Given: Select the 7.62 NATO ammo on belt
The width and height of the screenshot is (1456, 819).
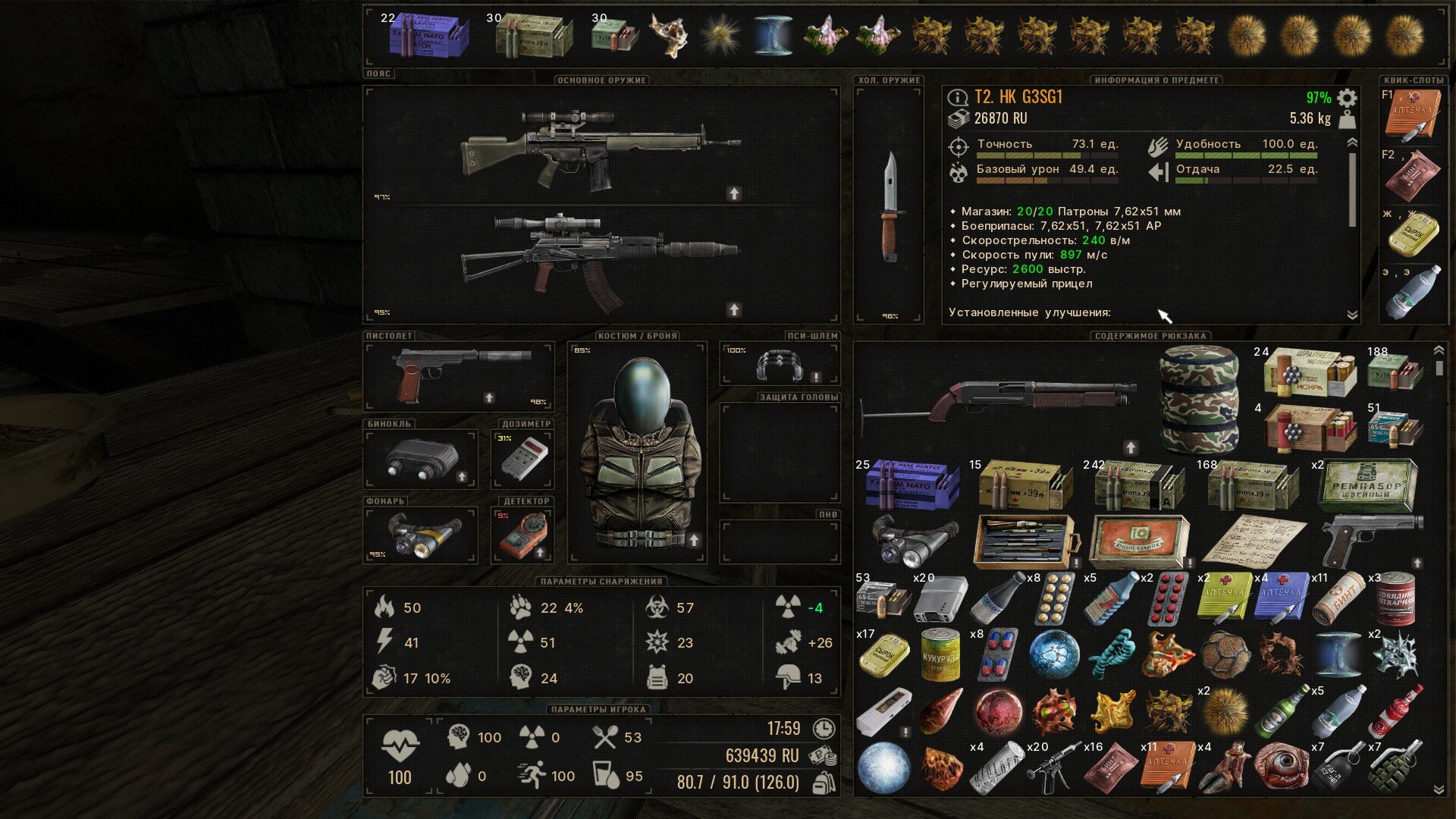Looking at the screenshot, I should [428, 36].
